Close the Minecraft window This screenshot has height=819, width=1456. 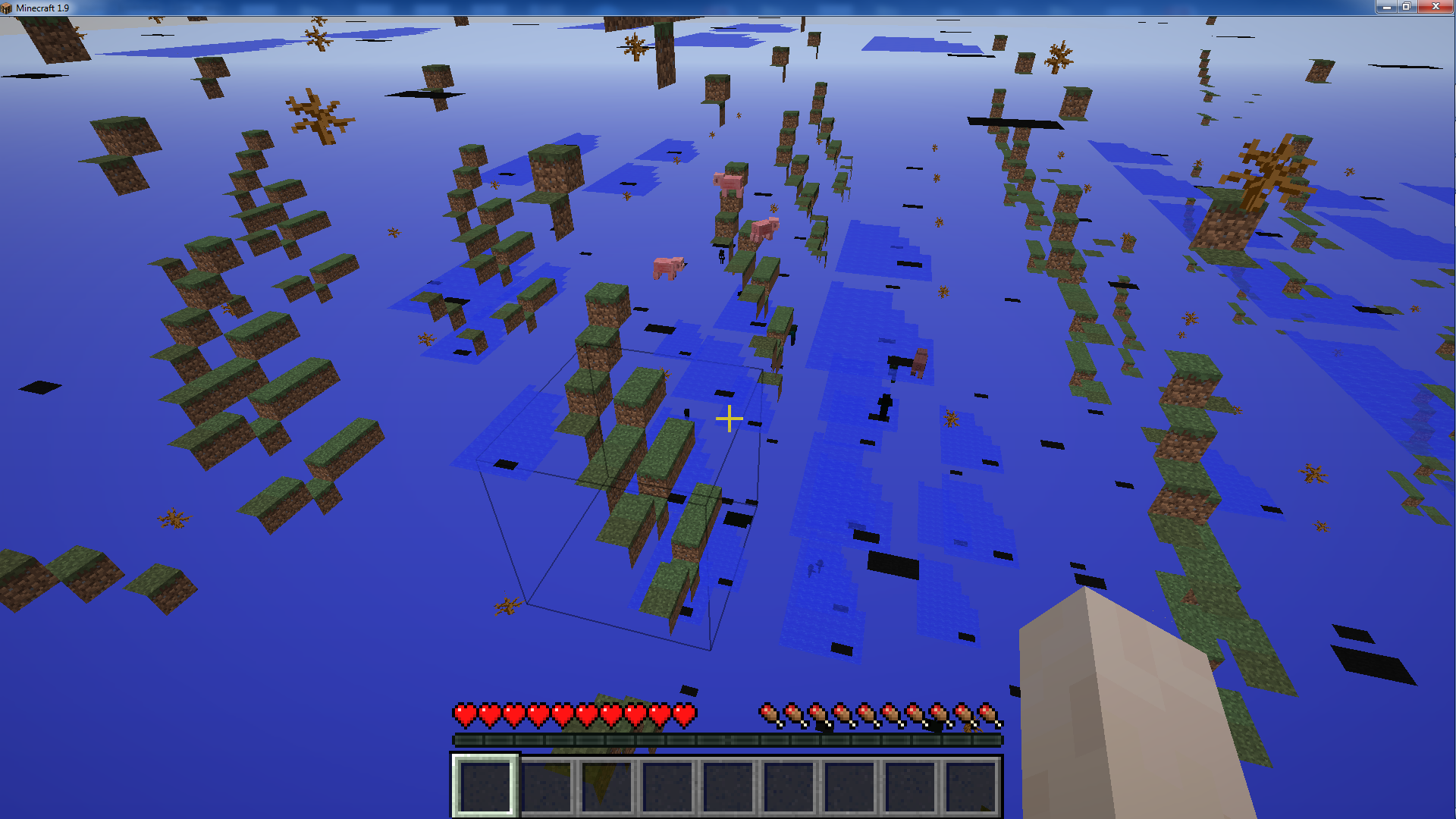pos(1435,7)
